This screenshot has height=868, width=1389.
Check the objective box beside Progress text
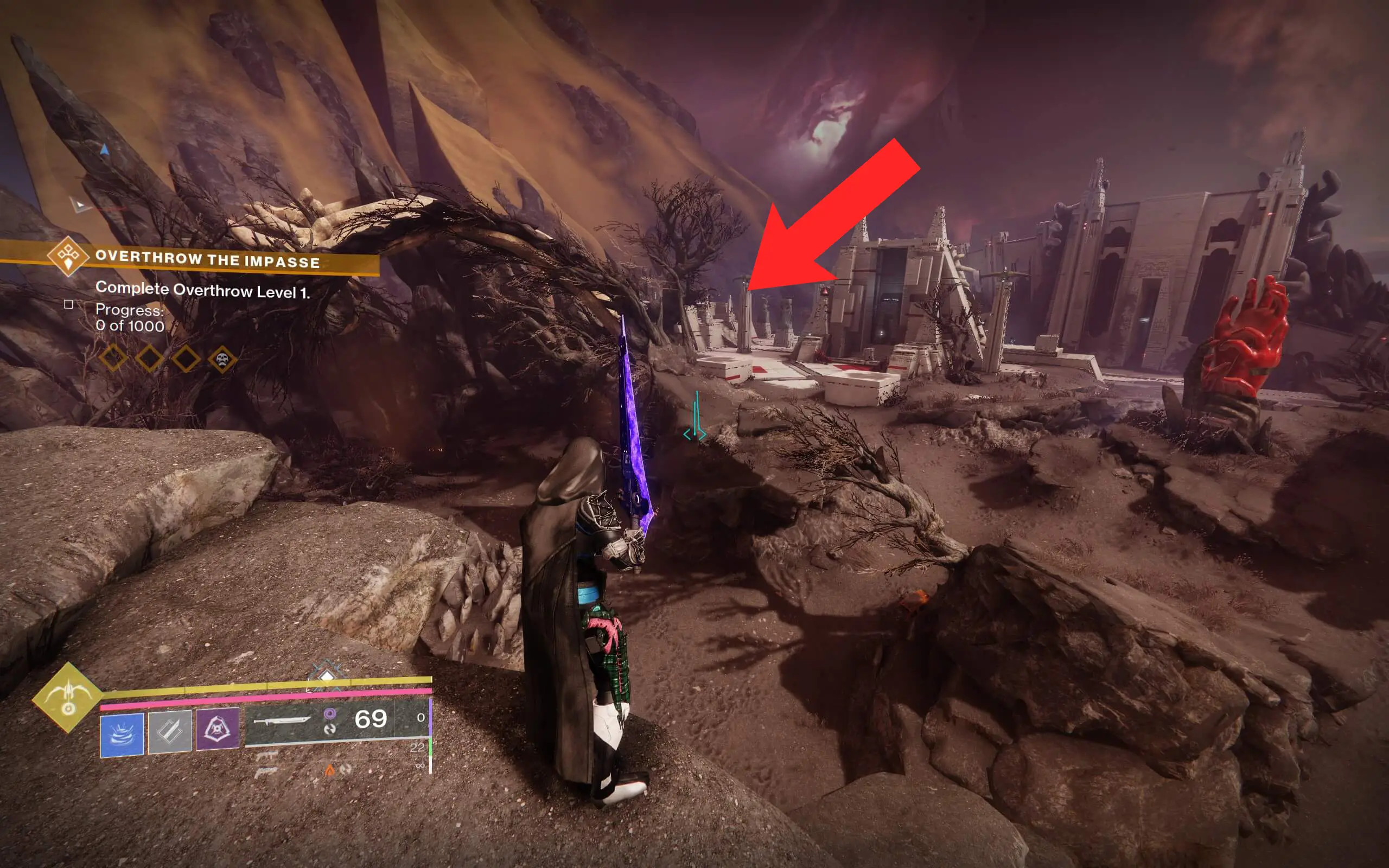click(x=68, y=306)
